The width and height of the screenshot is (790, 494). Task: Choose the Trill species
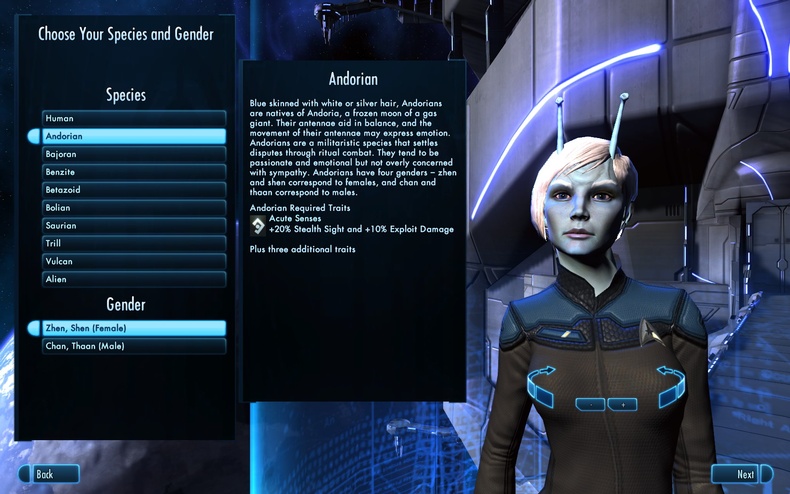click(133, 243)
